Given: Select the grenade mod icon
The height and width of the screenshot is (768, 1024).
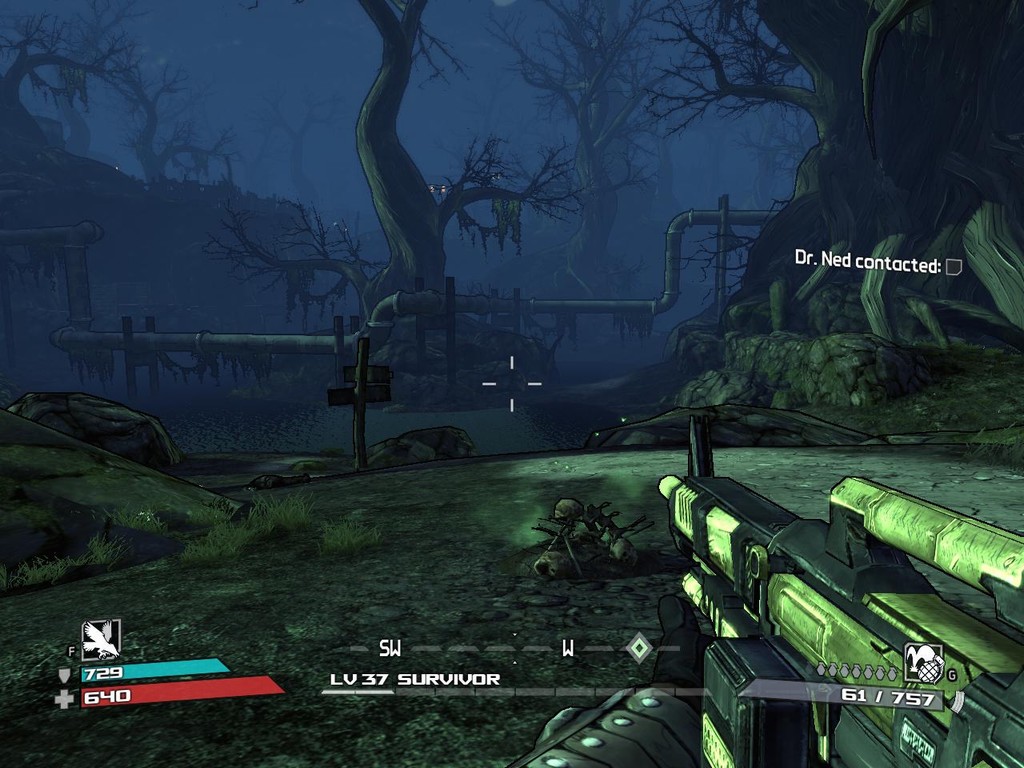Looking at the screenshot, I should pos(923,663).
